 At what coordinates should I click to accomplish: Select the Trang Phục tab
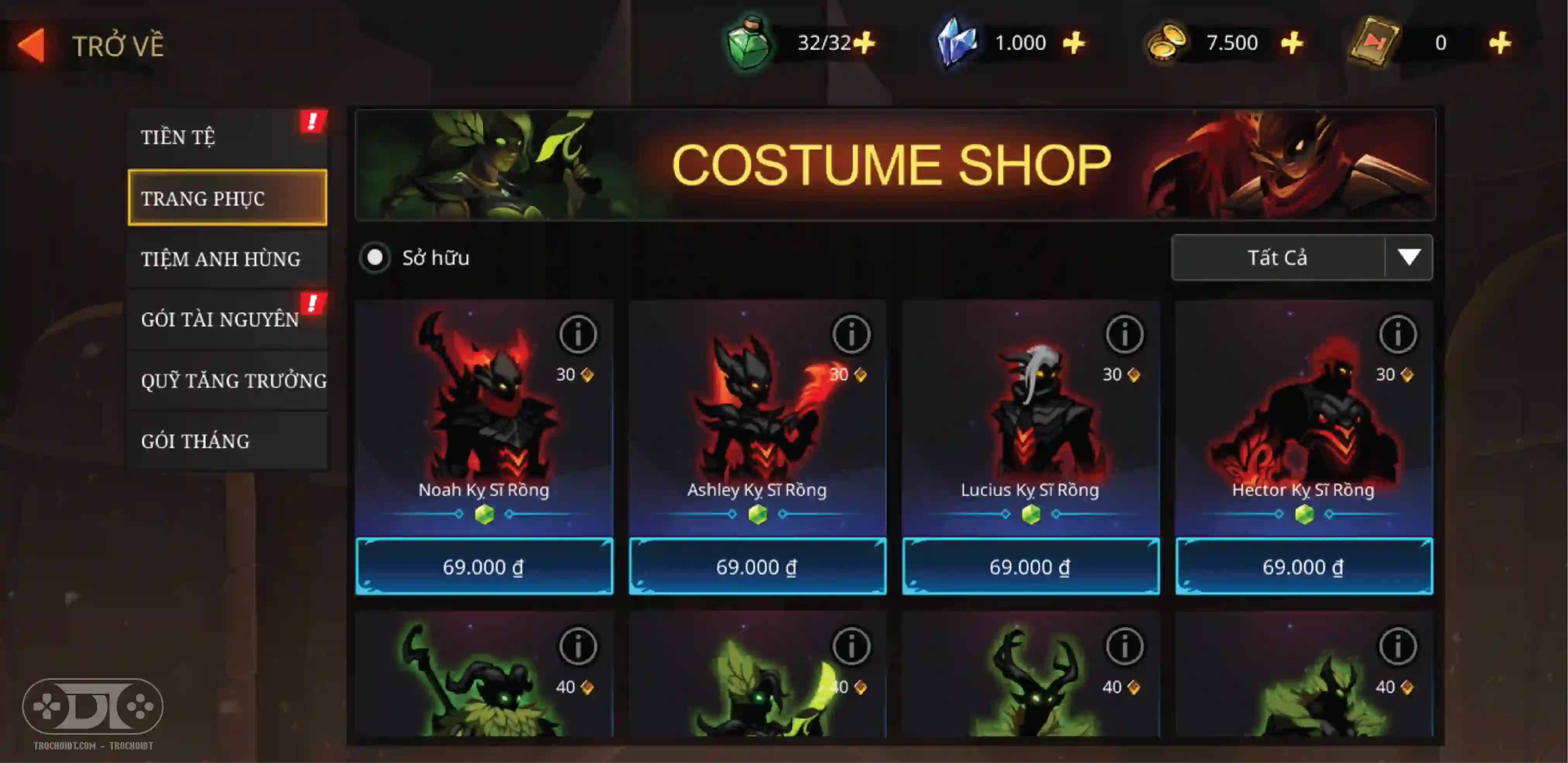[227, 198]
